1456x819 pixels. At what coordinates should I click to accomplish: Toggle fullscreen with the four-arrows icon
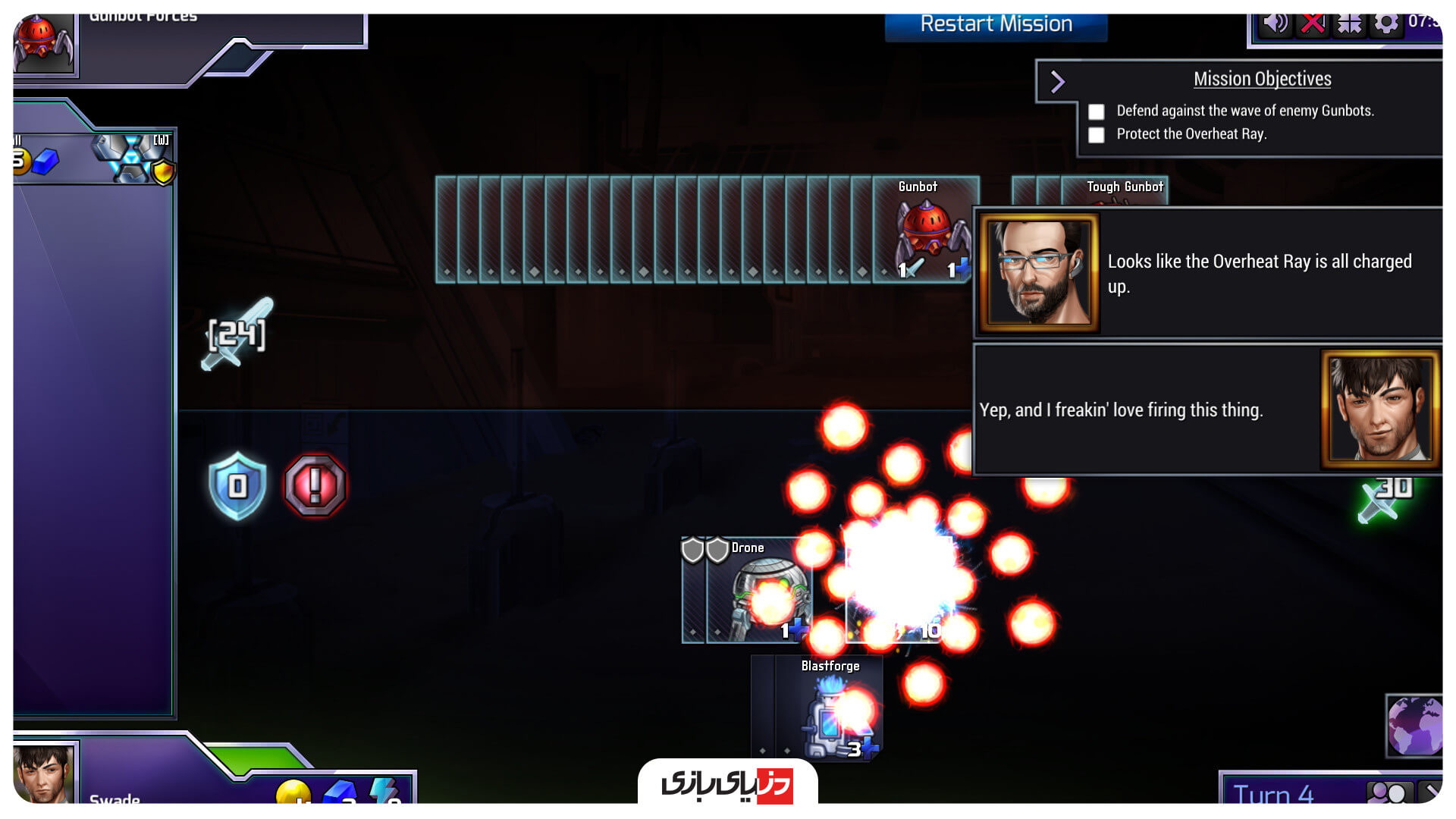1349,24
